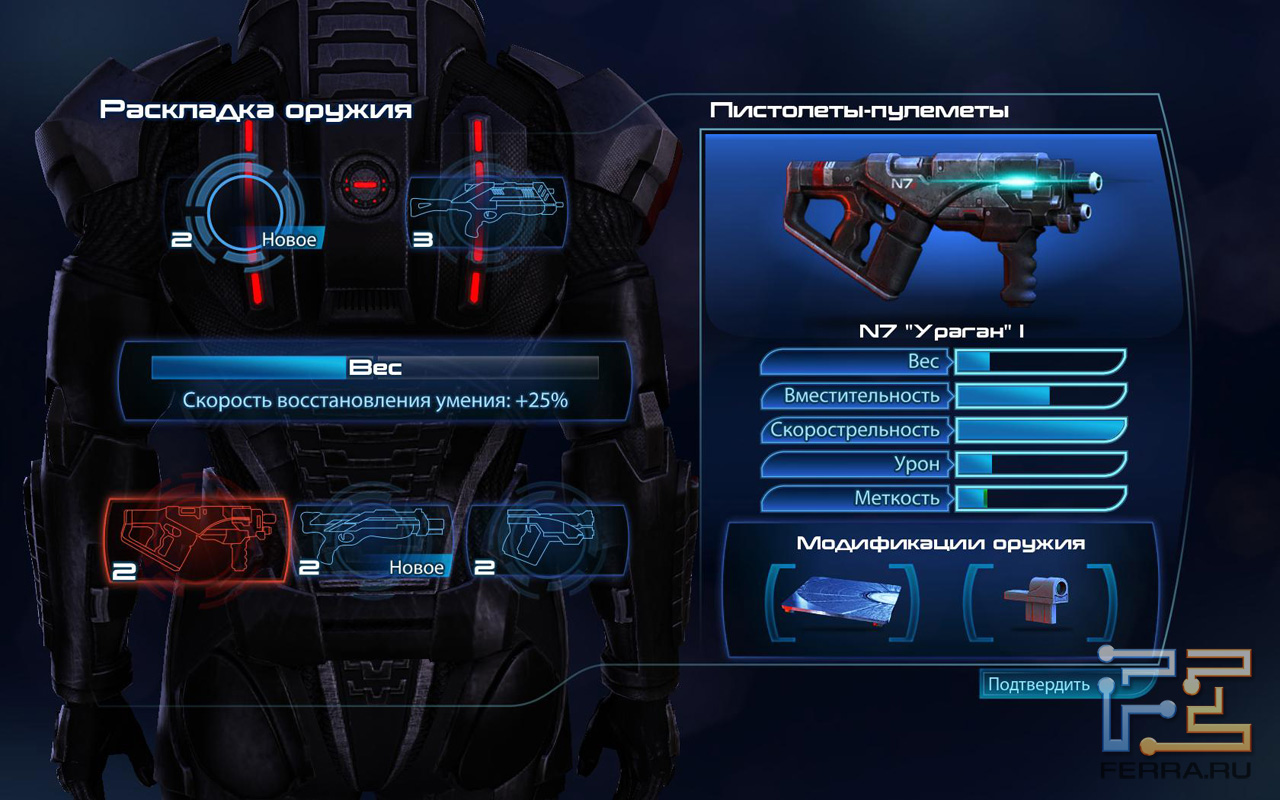The image size is (1280, 800).
Task: Open the grey scope weapon mod slot
Action: [1039, 601]
